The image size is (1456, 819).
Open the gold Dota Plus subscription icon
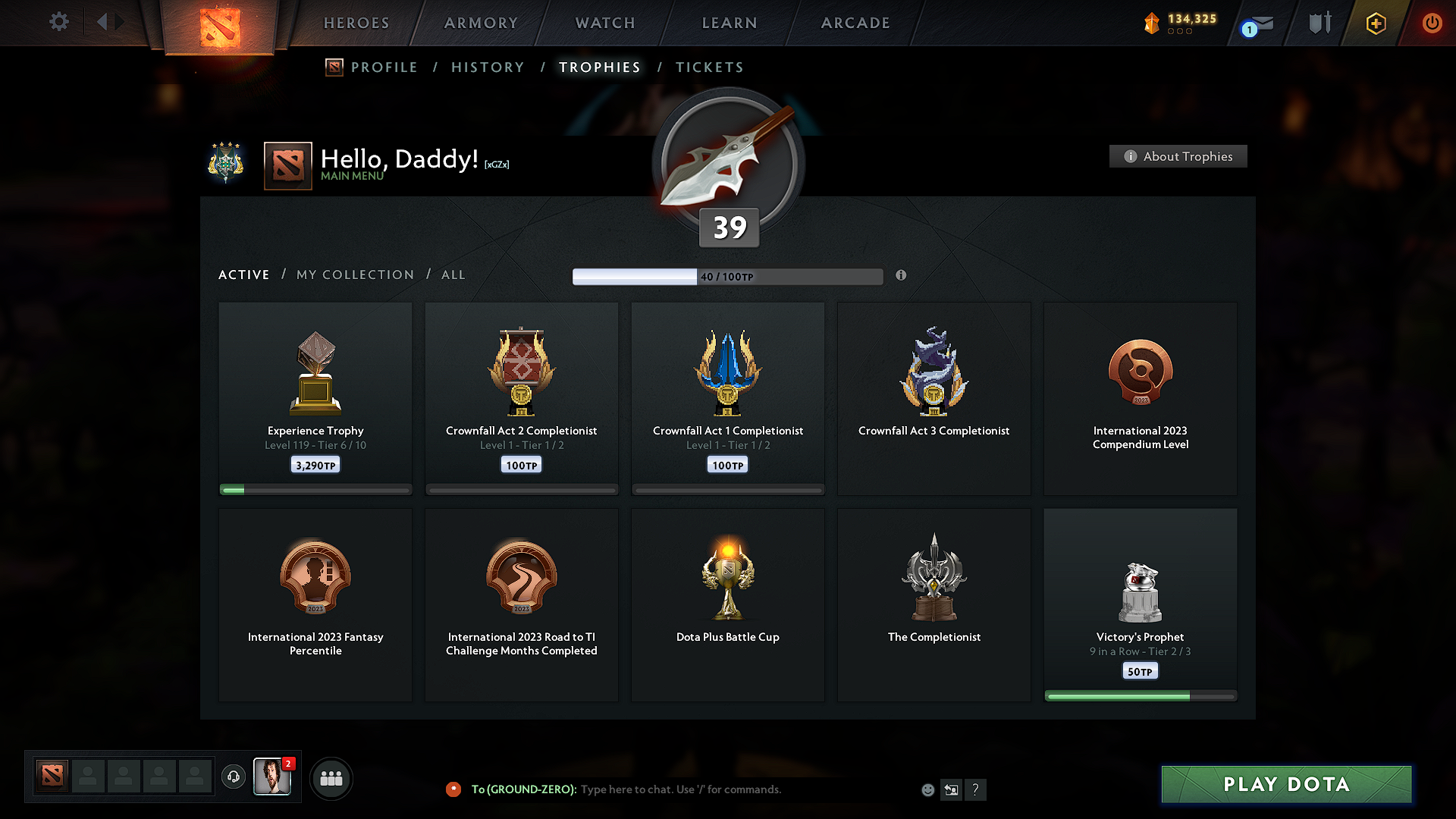(x=1376, y=23)
